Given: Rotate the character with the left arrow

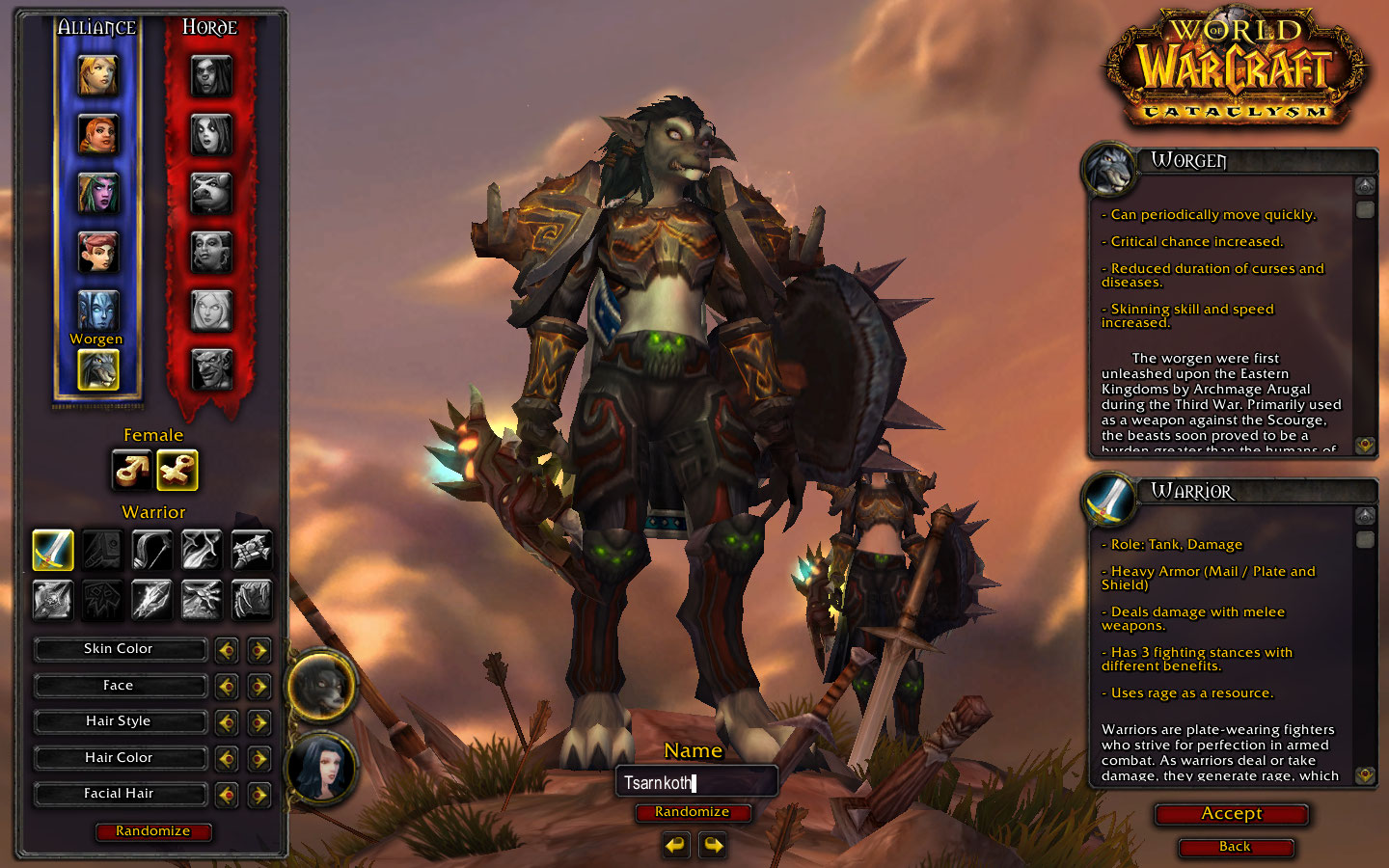Looking at the screenshot, I should click(x=676, y=846).
